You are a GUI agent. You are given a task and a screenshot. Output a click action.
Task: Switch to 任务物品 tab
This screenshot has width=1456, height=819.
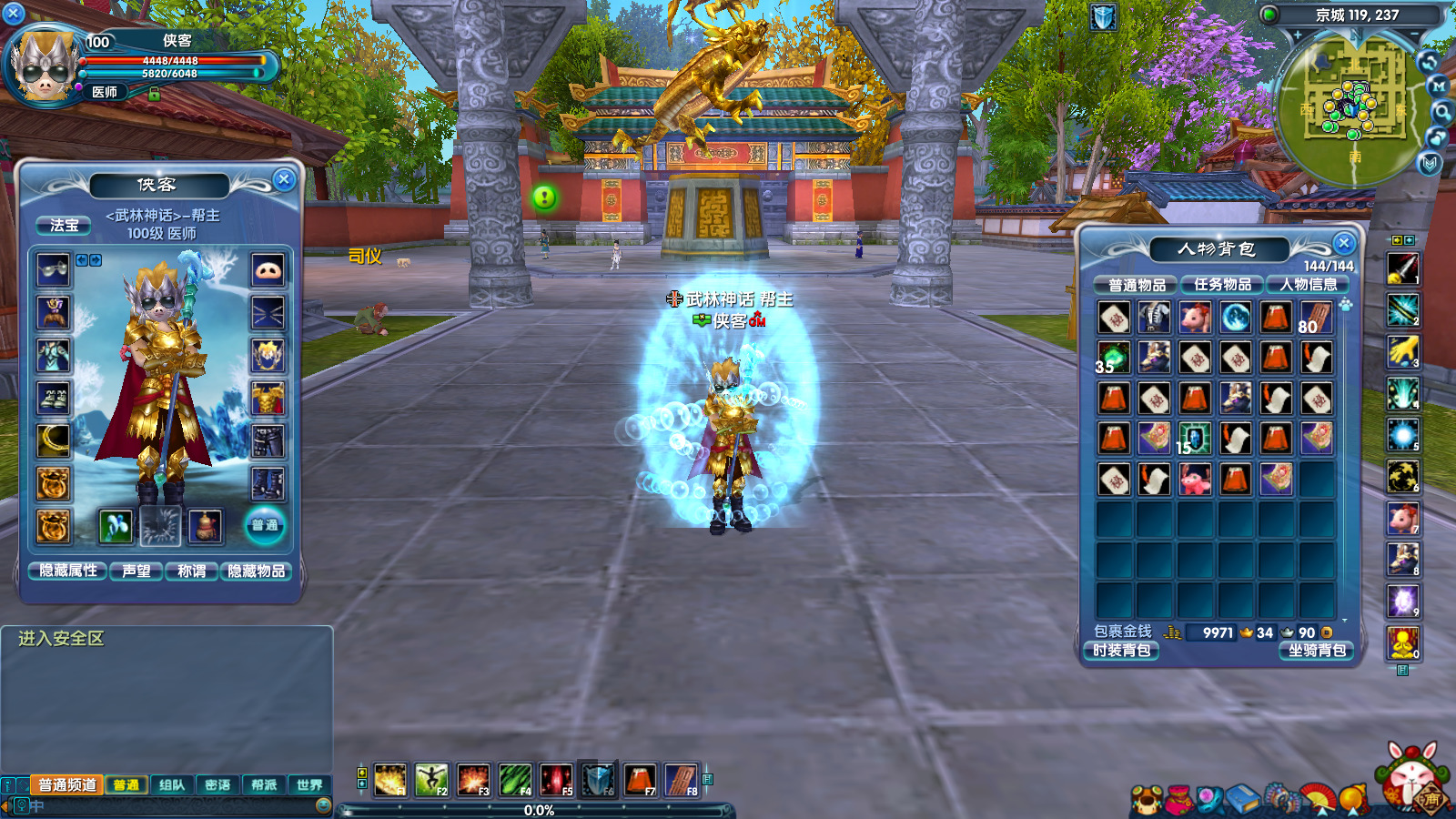1222,285
